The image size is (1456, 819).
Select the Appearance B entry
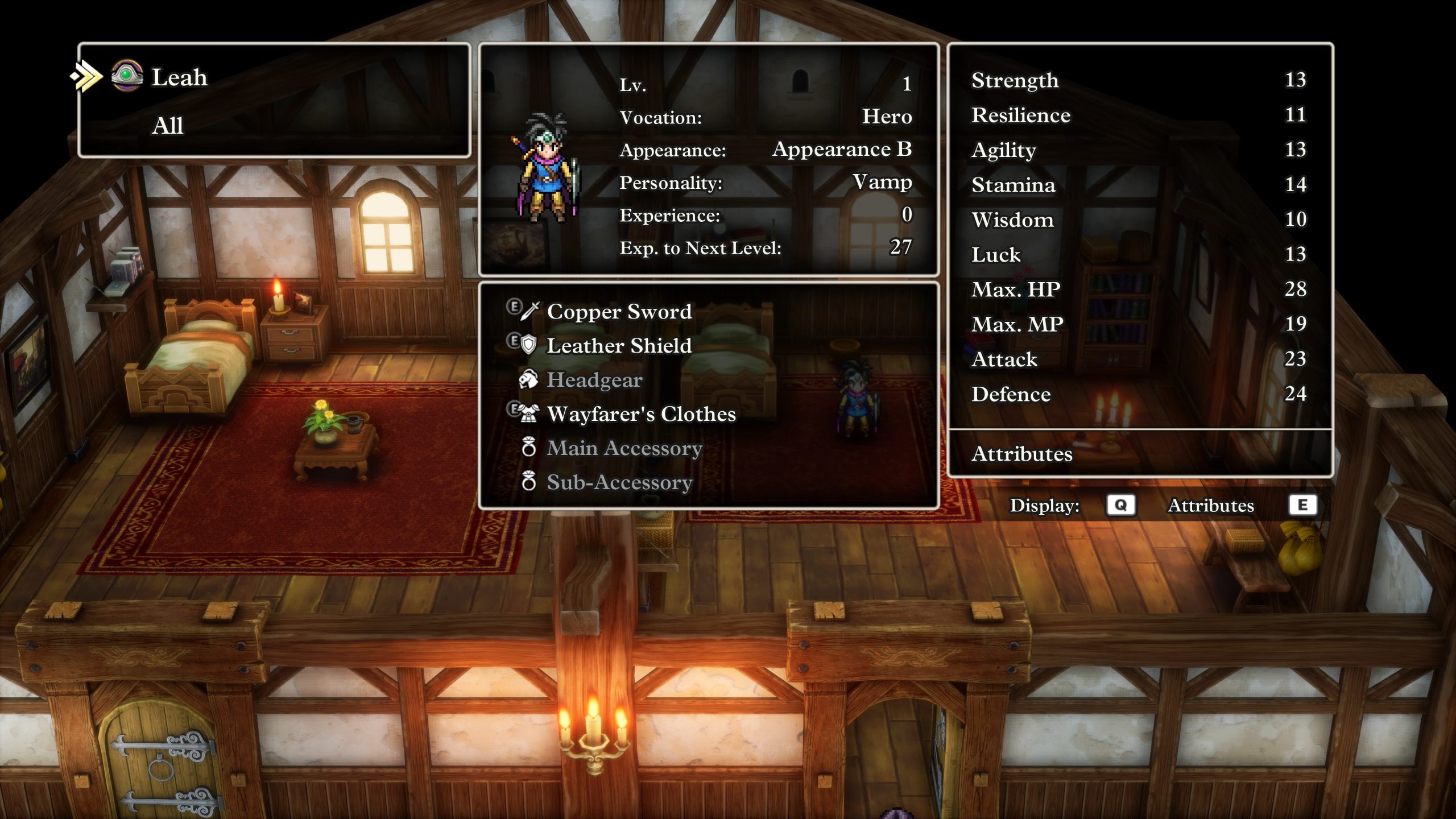[x=843, y=149]
